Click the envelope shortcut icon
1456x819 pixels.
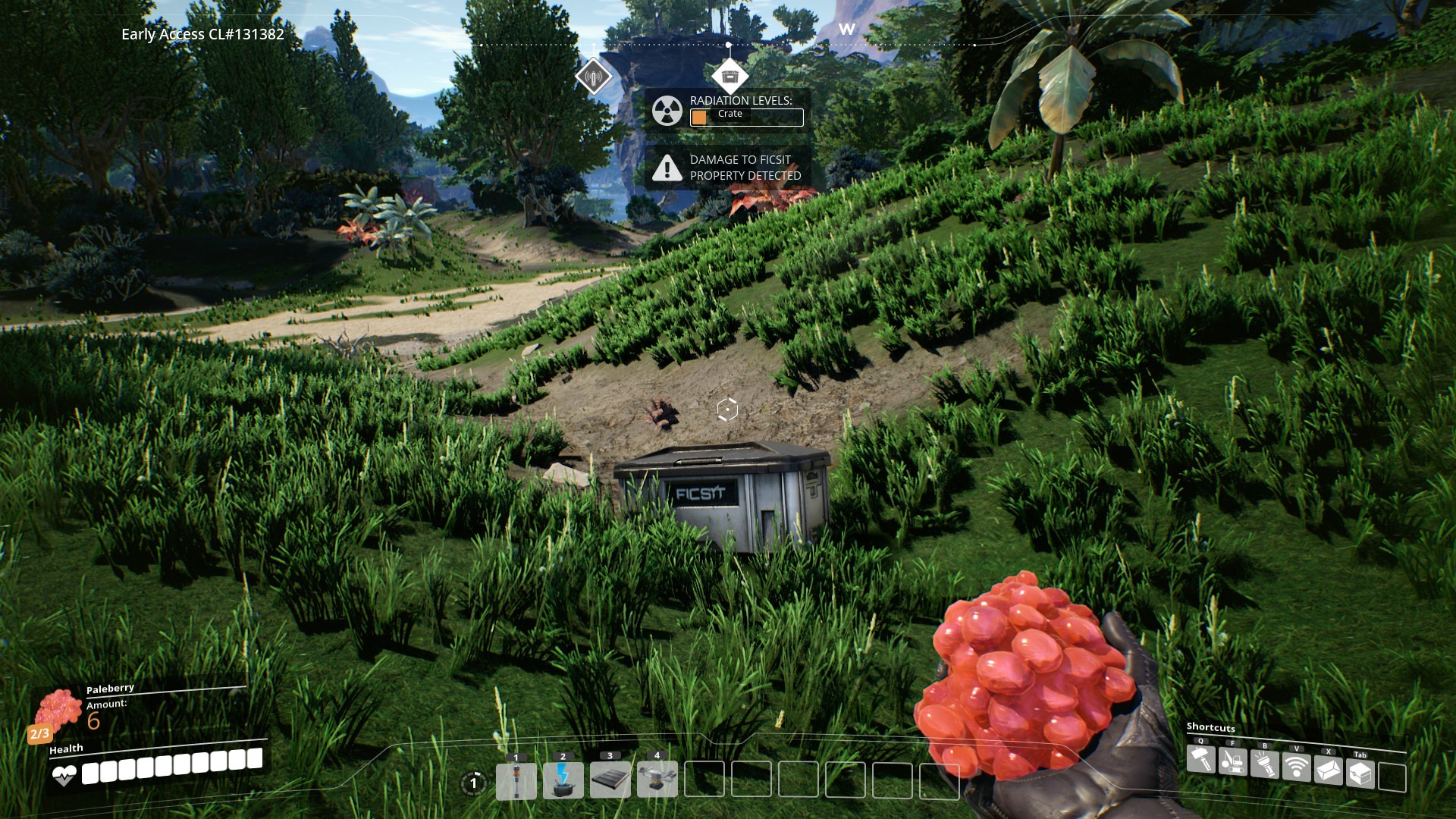pos(1329,771)
